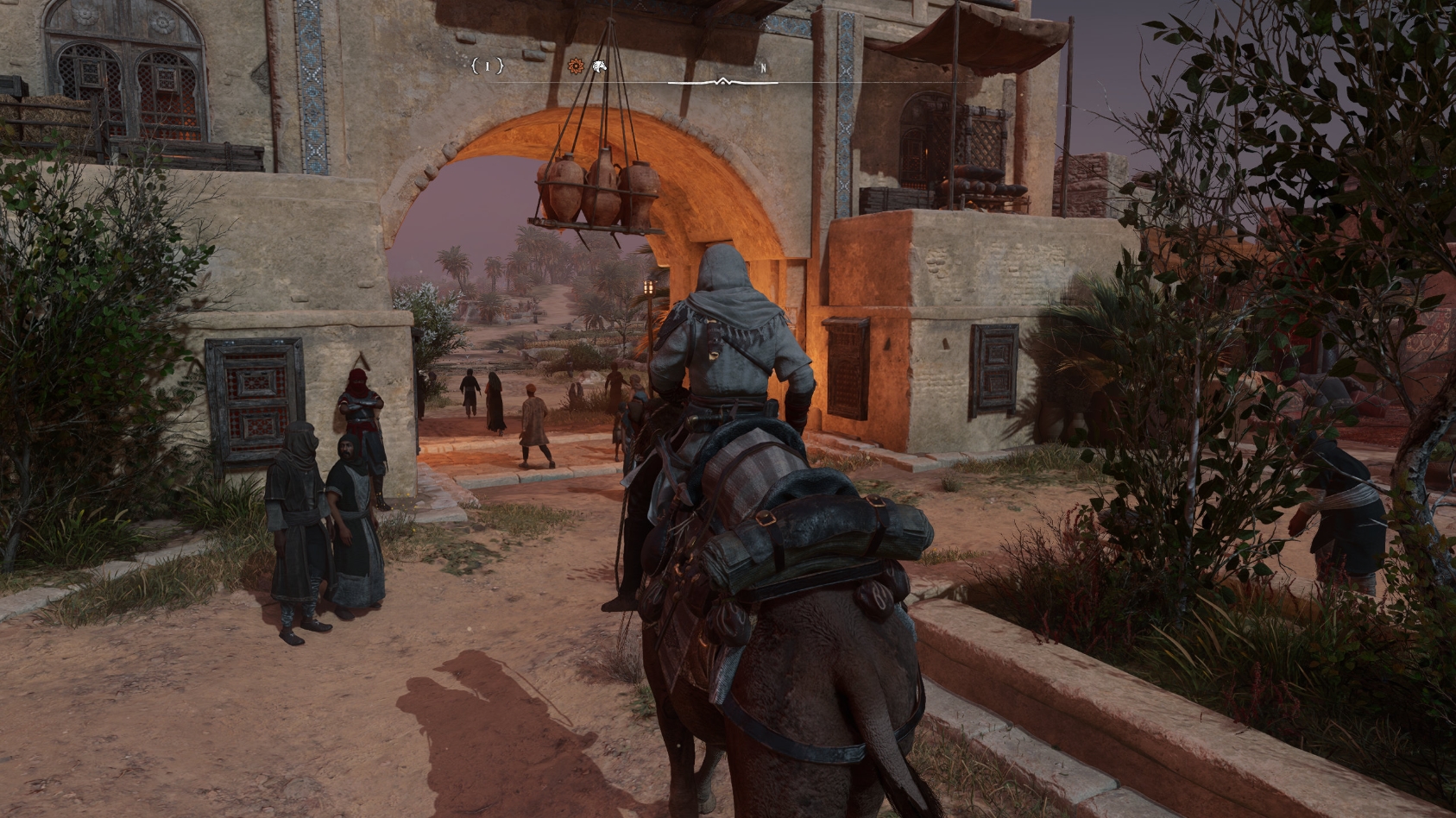Viewport: 1456px width, 818px height.
Task: Click the compass bar line
Action: tap(863, 83)
